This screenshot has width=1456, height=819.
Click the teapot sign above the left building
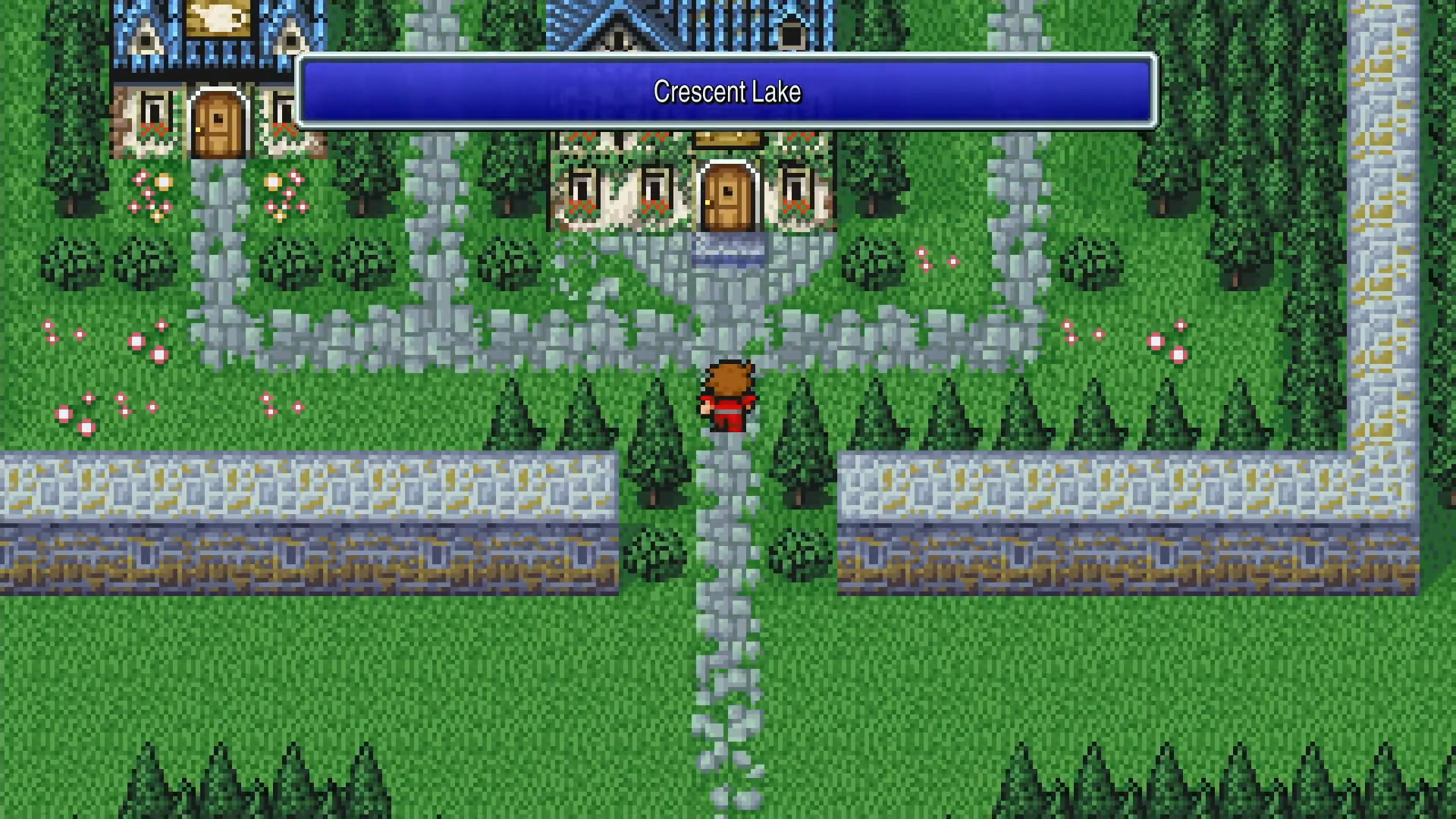tap(219, 17)
